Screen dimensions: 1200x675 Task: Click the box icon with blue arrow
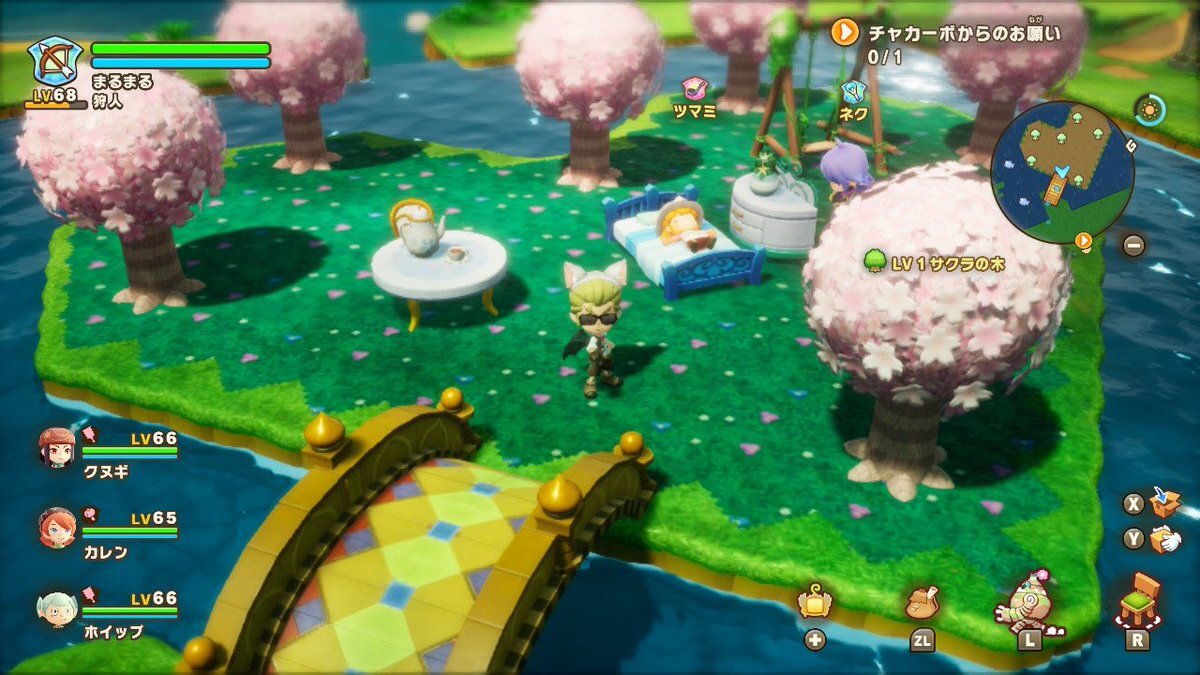pyautogui.click(x=1164, y=502)
